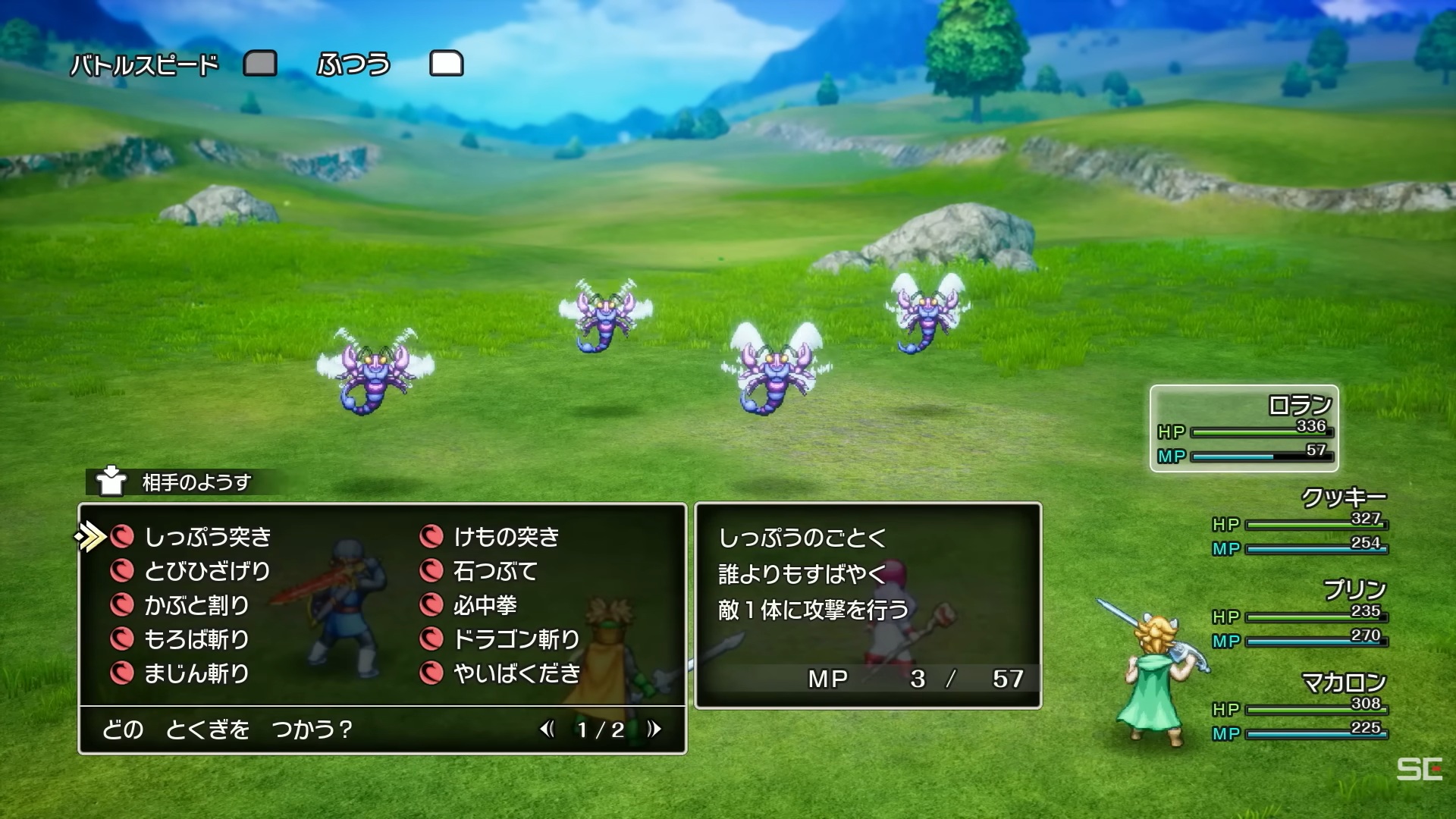The height and width of the screenshot is (819, 1456).
Task: Select ロラン's party status panel
Action: [x=1244, y=428]
